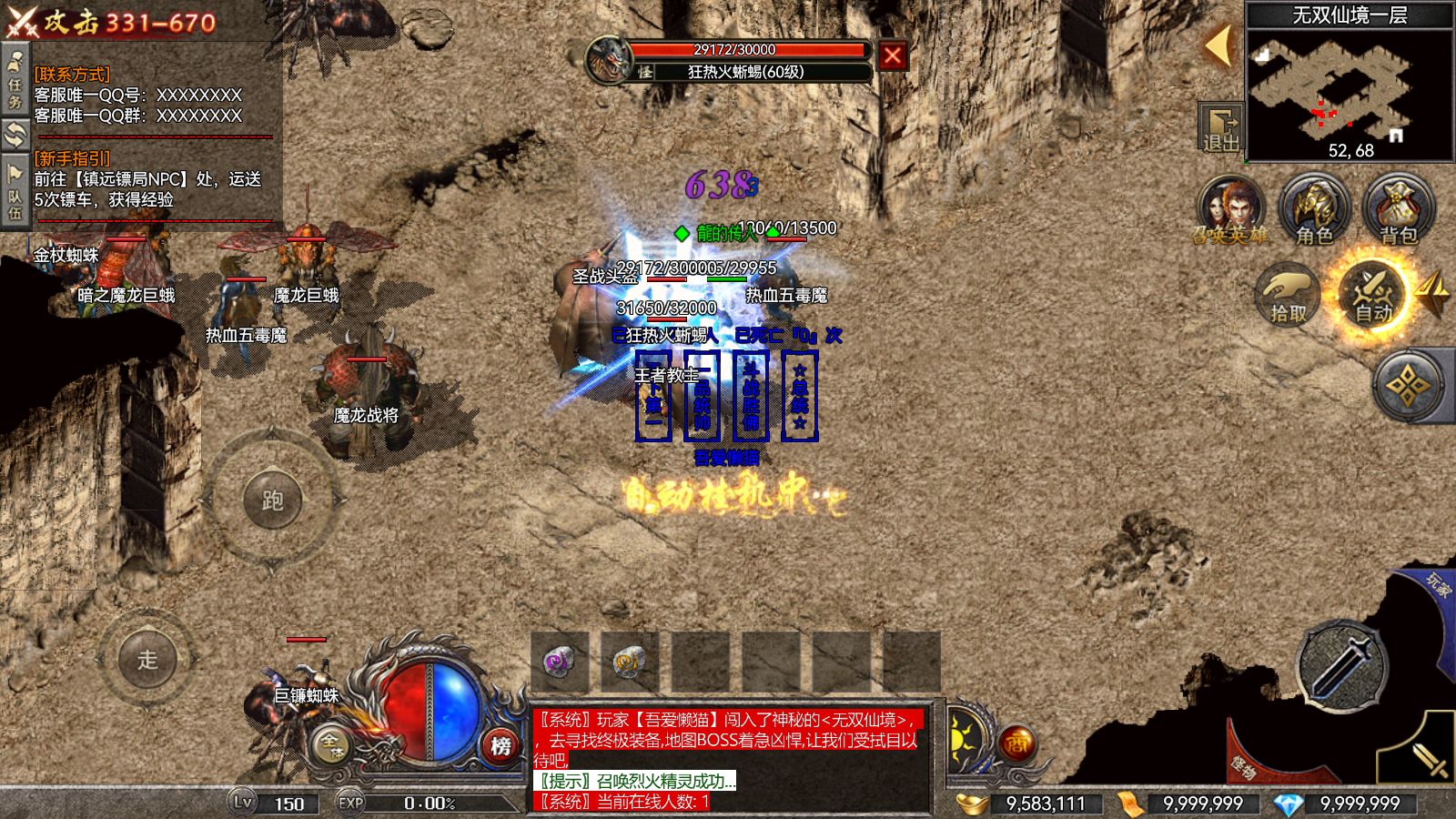The height and width of the screenshot is (819, 1456).
Task: Click the 退出 exit button
Action: tap(1221, 127)
